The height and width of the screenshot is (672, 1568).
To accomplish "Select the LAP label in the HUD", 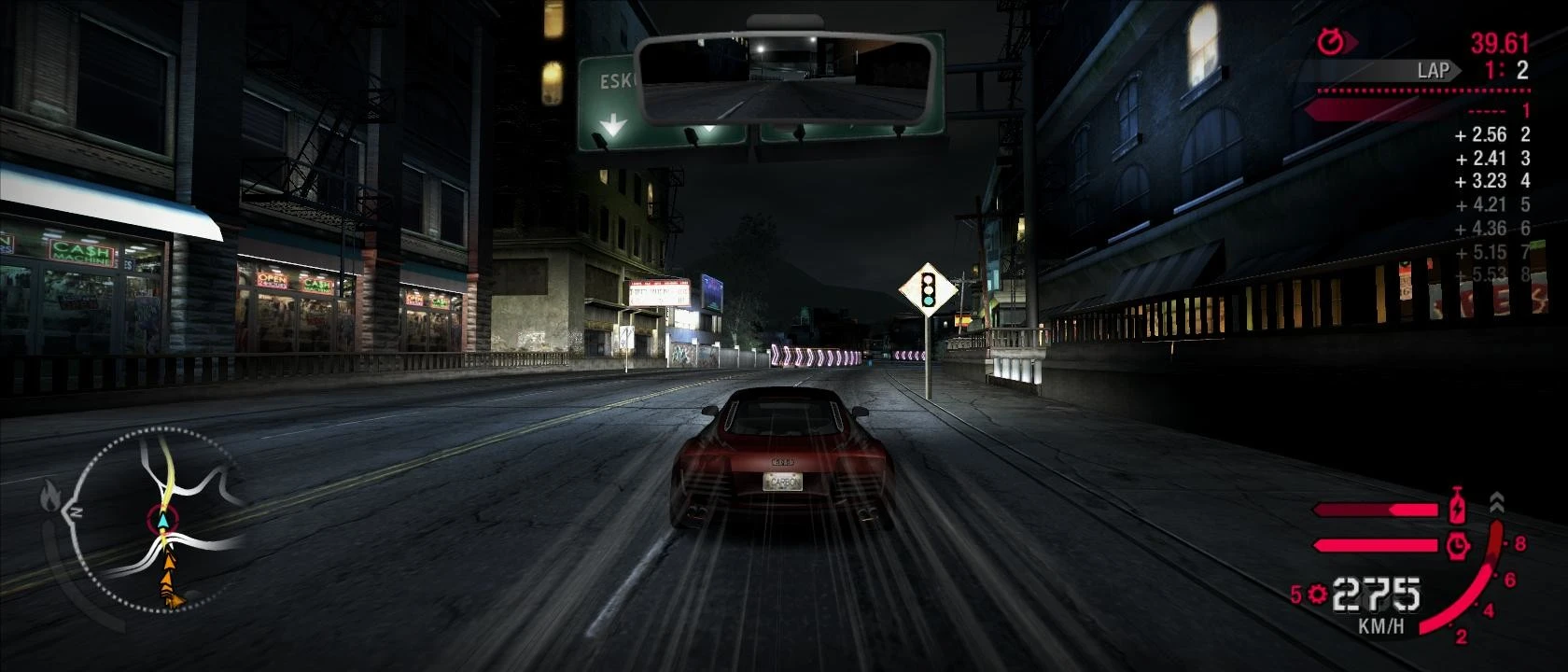I will pos(1435,69).
